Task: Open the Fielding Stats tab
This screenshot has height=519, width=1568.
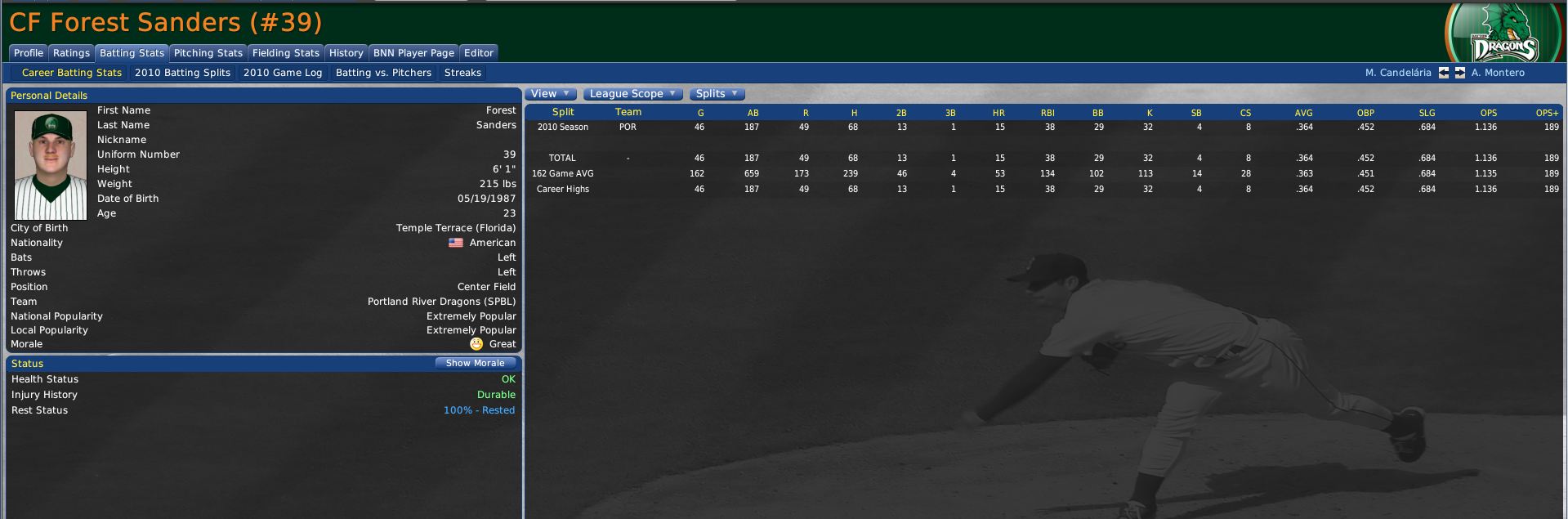Action: point(285,53)
